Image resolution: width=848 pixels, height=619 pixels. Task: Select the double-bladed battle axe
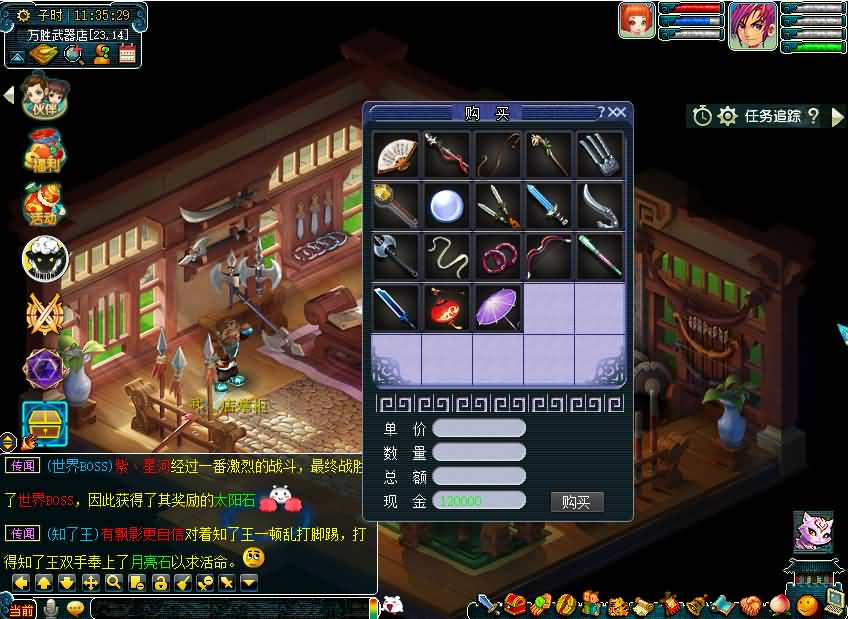[397, 256]
